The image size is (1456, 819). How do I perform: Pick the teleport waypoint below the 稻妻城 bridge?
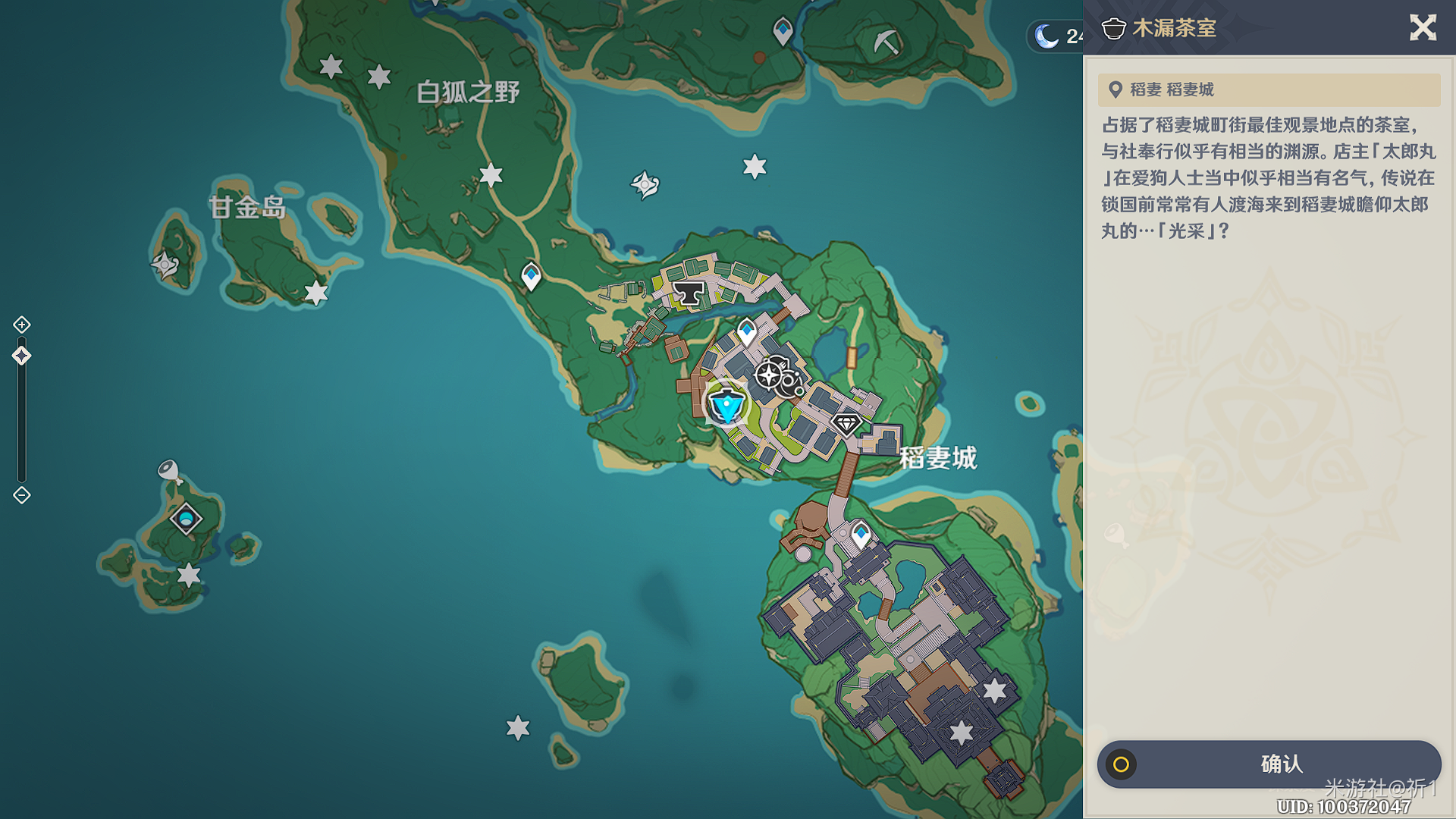[860, 533]
